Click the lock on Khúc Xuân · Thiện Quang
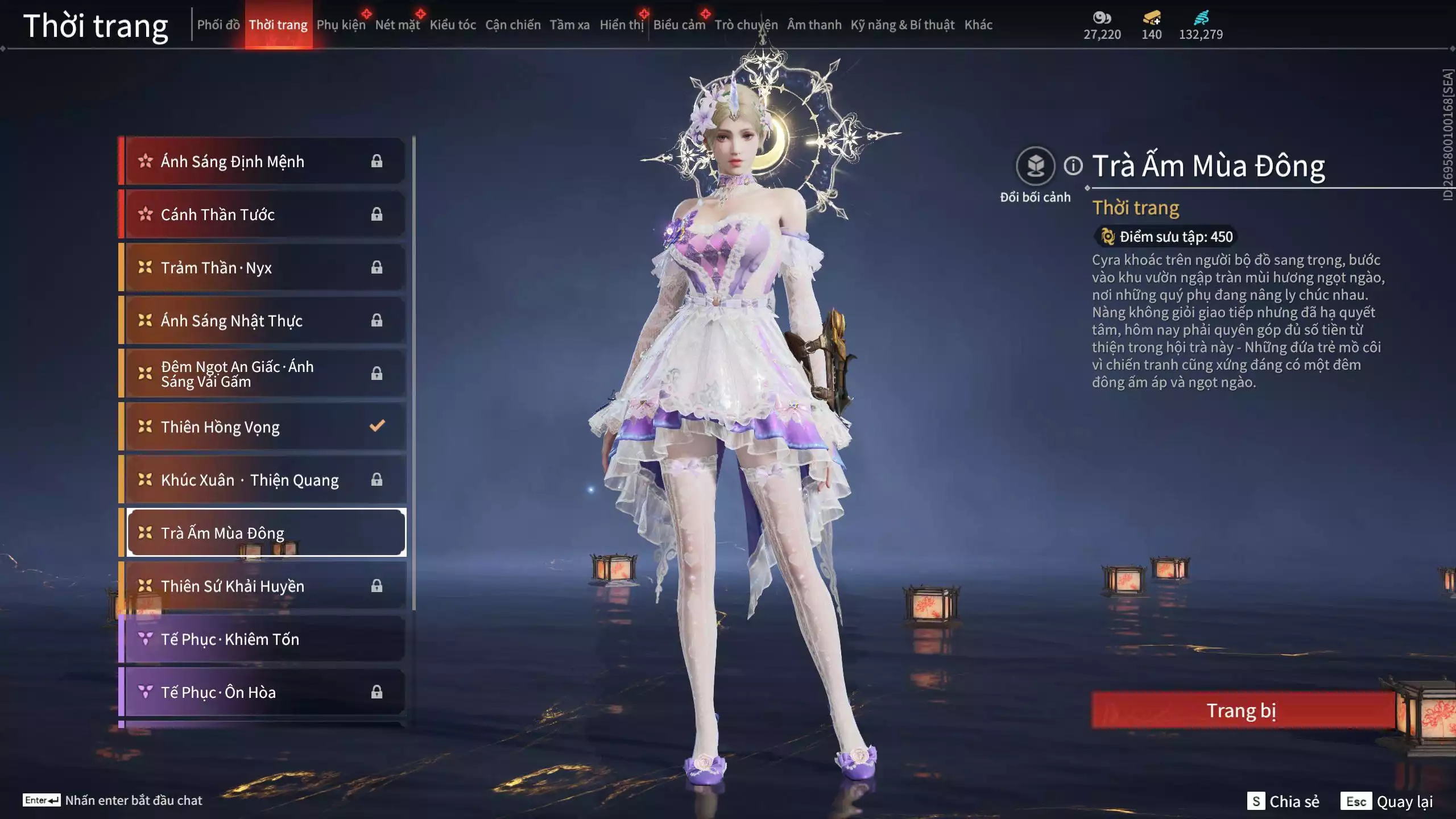 [377, 479]
